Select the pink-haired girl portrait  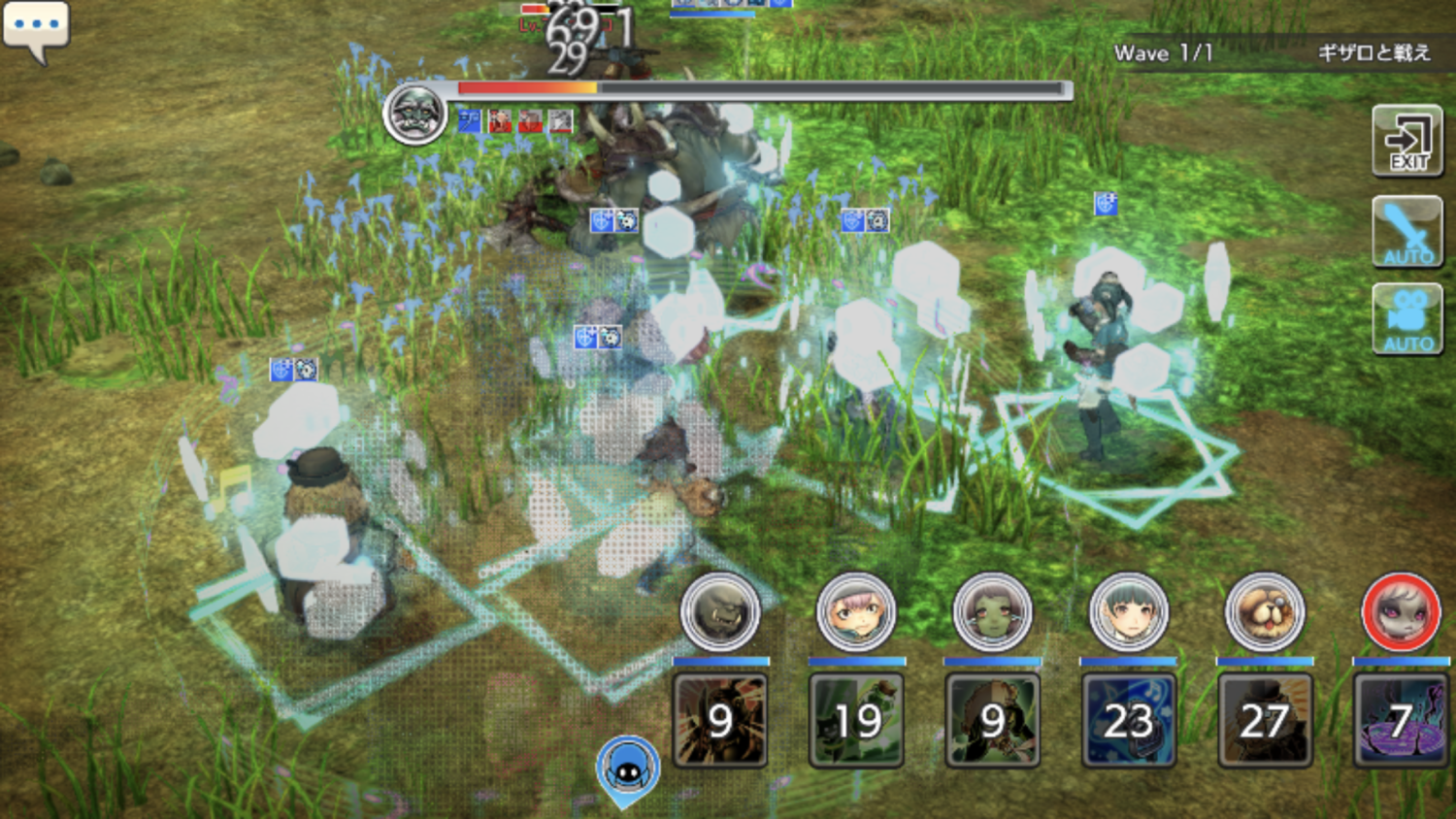pyautogui.click(x=855, y=611)
